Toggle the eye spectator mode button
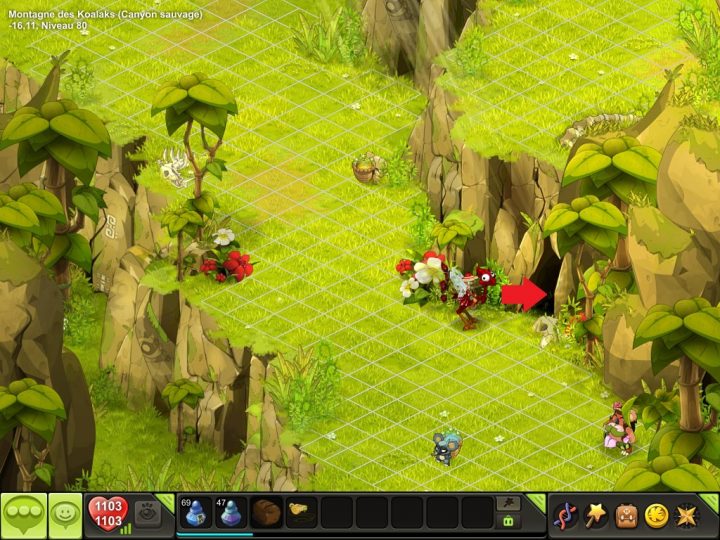The image size is (720, 540). tap(146, 512)
